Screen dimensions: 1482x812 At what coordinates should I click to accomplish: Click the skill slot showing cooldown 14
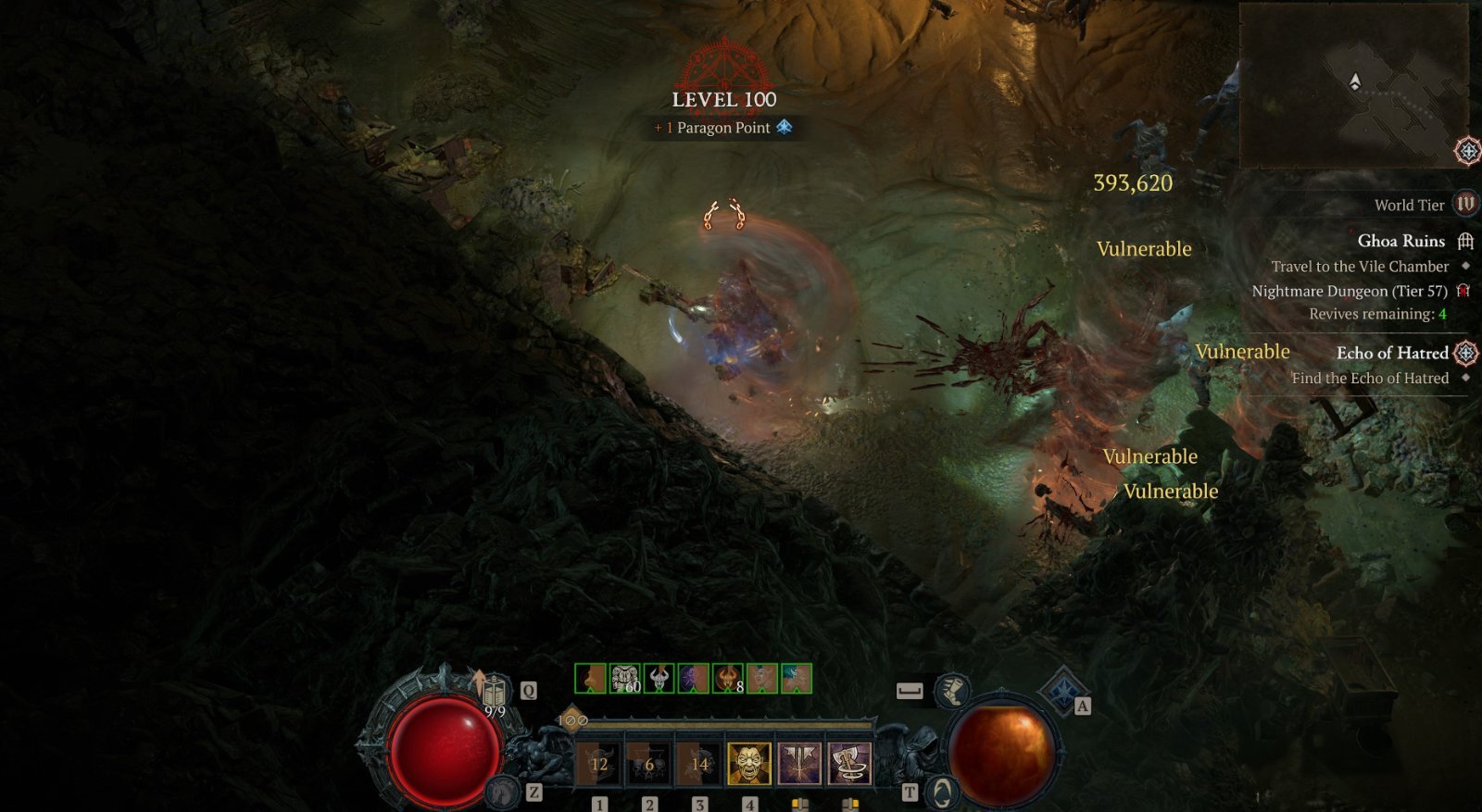point(699,764)
